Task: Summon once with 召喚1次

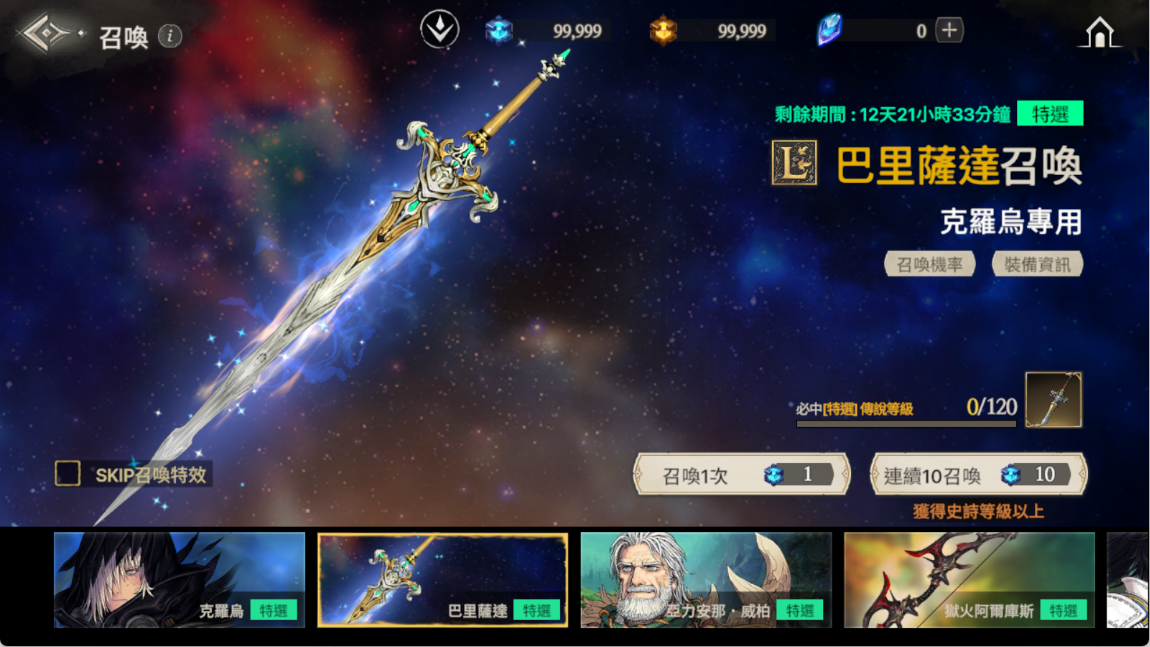Action: coord(742,475)
